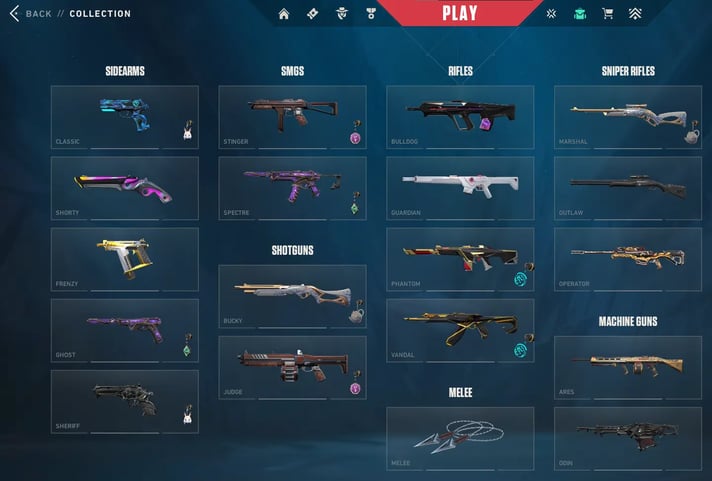Open the Spectre SMG card
Viewport: 712px width, 481px height.
pyautogui.click(x=292, y=188)
